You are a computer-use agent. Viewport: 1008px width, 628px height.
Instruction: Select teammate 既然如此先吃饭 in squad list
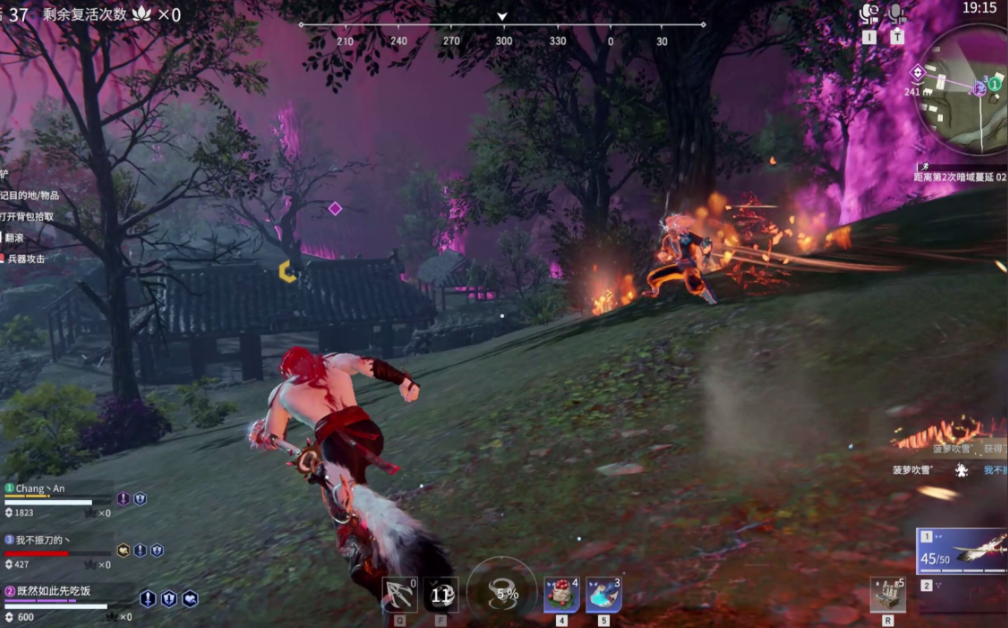(x=55, y=591)
